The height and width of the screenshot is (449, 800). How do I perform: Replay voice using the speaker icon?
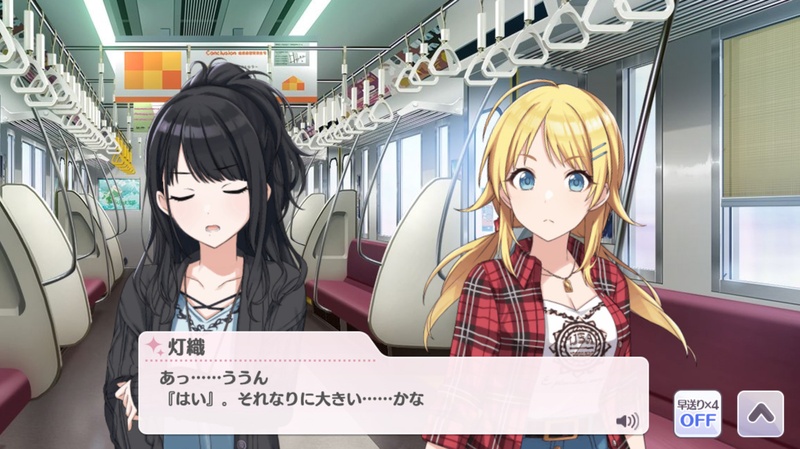(x=628, y=420)
